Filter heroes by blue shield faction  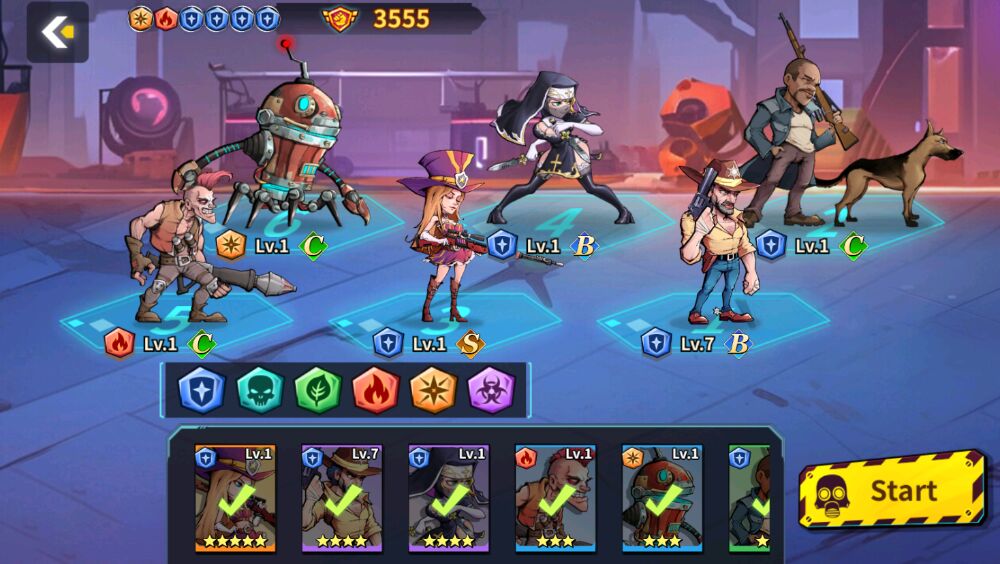point(202,390)
